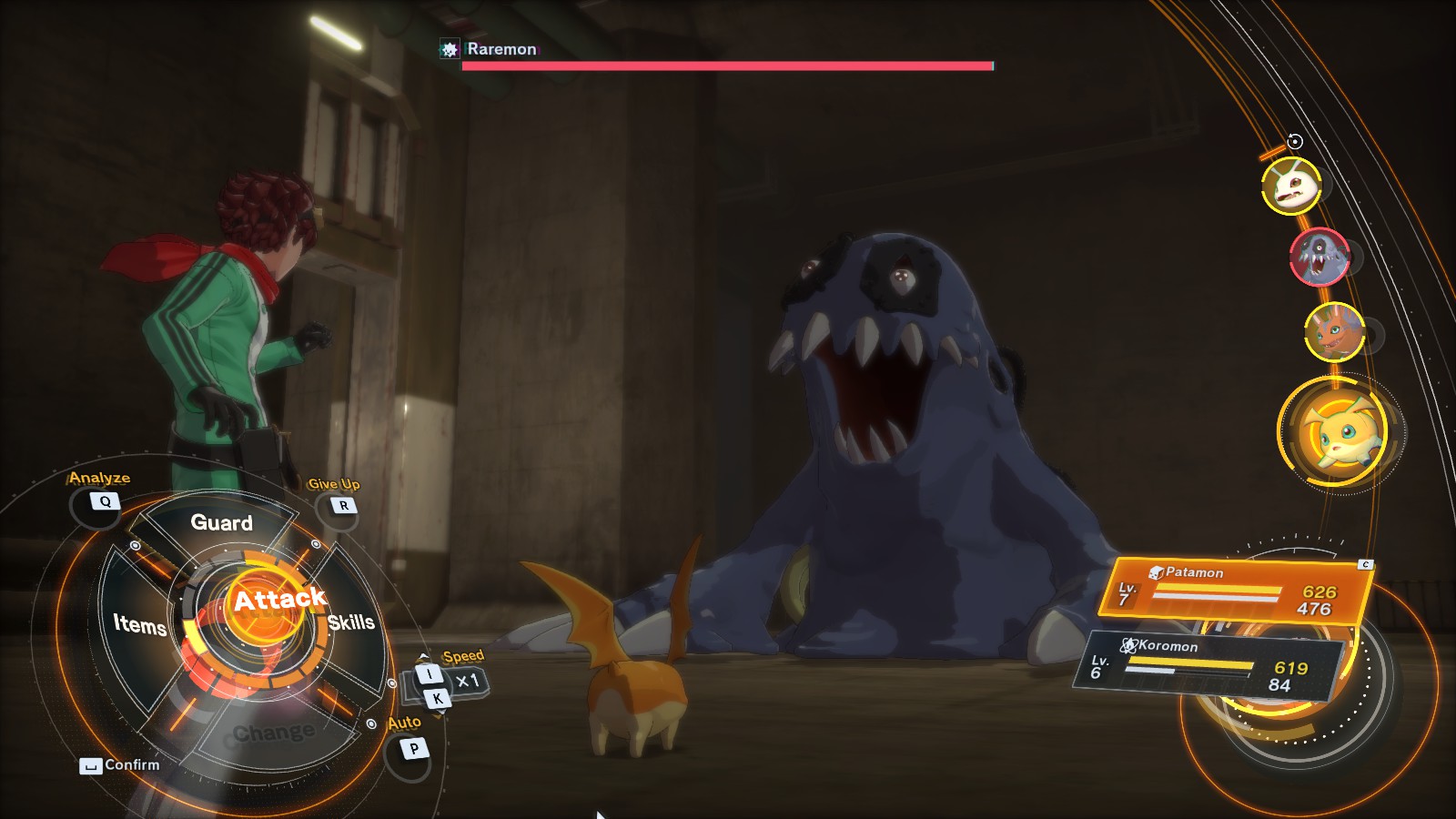Open the Skills menu

[x=351, y=622]
